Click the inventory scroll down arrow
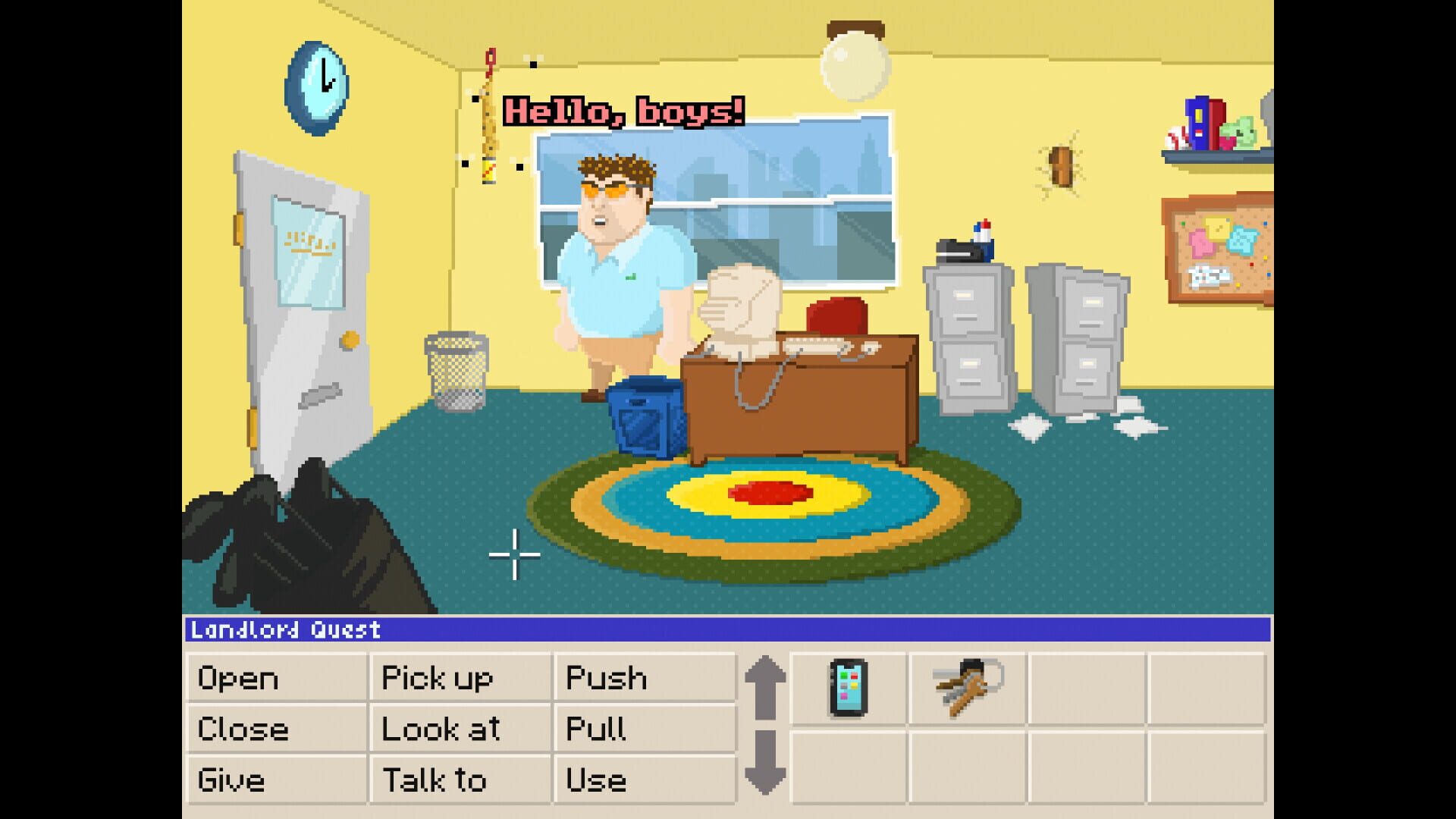The width and height of the screenshot is (1456, 819). pyautogui.click(x=766, y=762)
